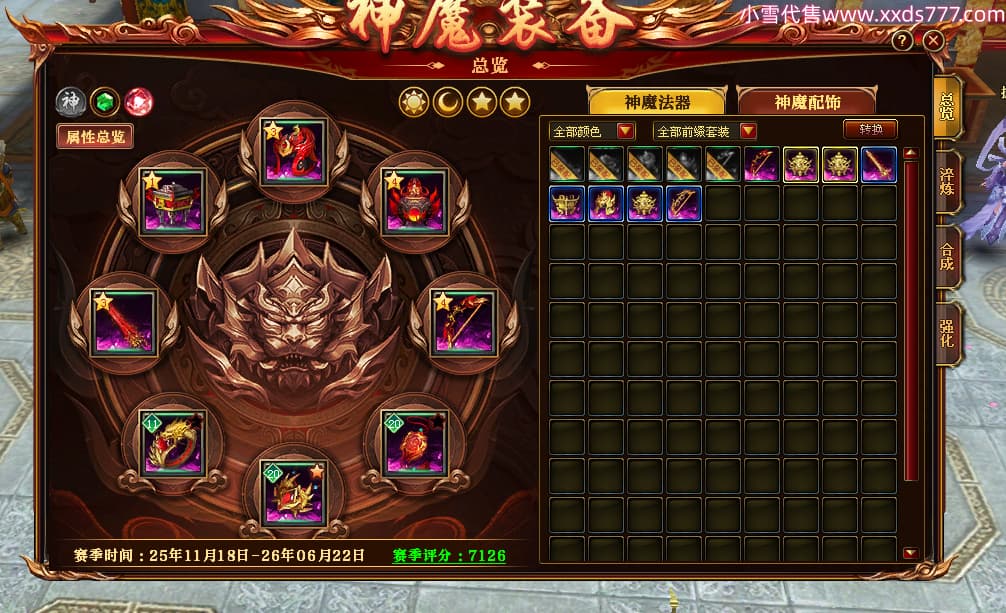Click the sun icon filter
1006x613 pixels.
[x=413, y=102]
